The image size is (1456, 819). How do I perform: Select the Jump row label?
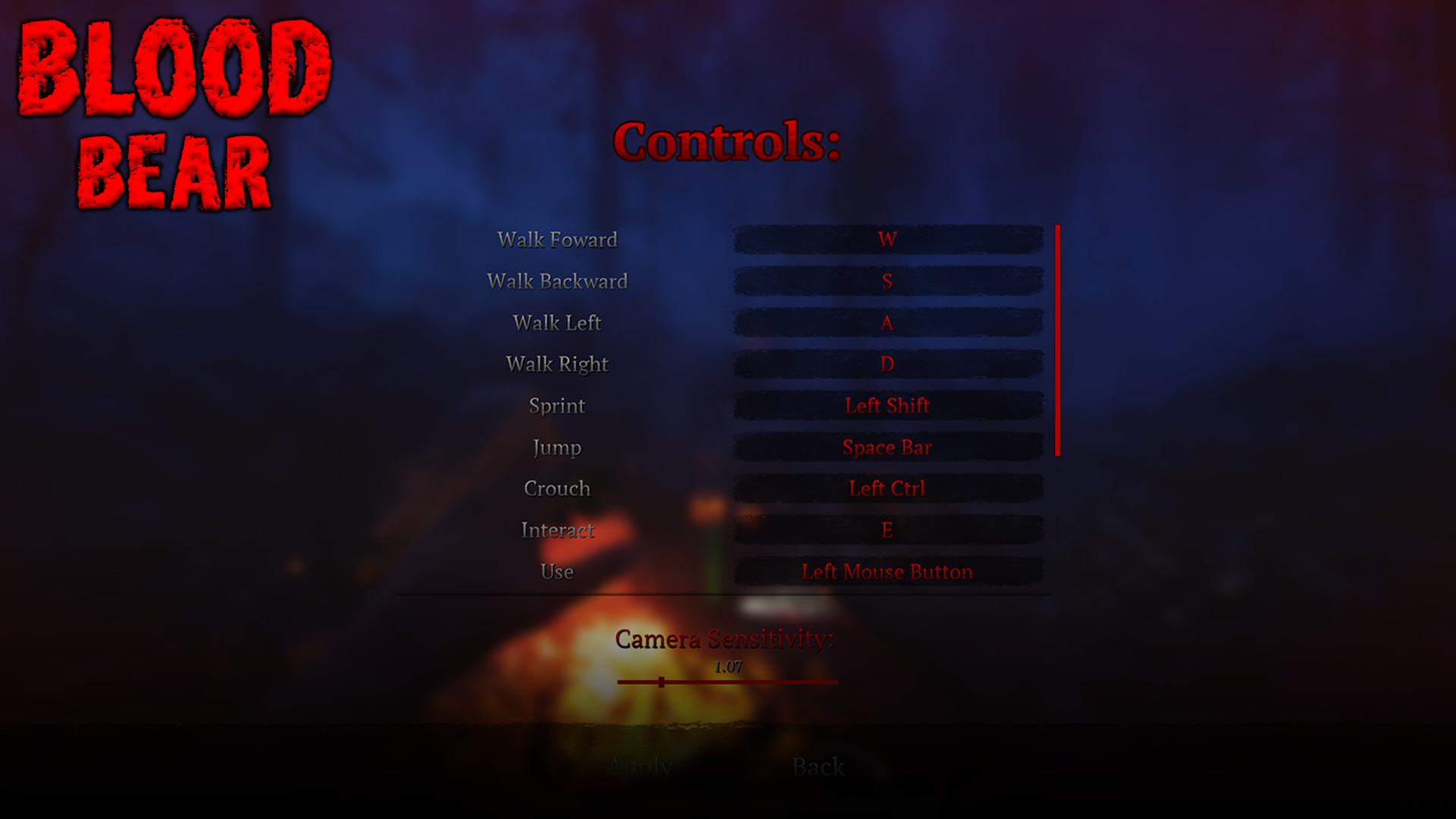coord(556,447)
